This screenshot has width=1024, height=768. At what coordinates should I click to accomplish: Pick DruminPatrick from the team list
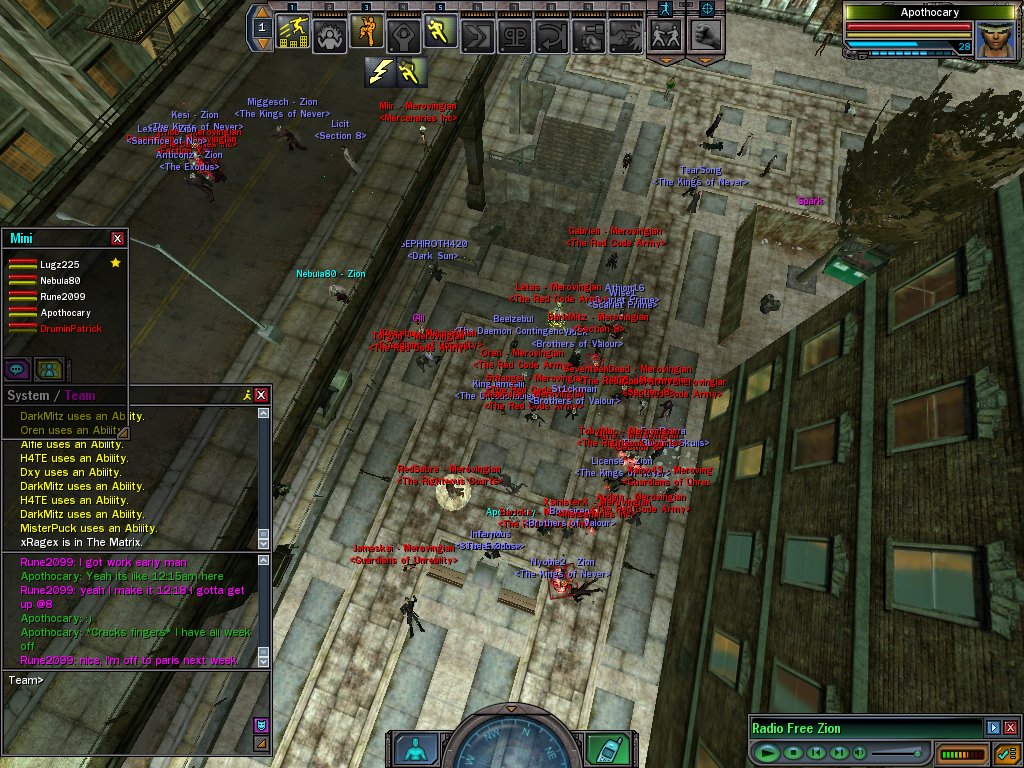(x=70, y=329)
